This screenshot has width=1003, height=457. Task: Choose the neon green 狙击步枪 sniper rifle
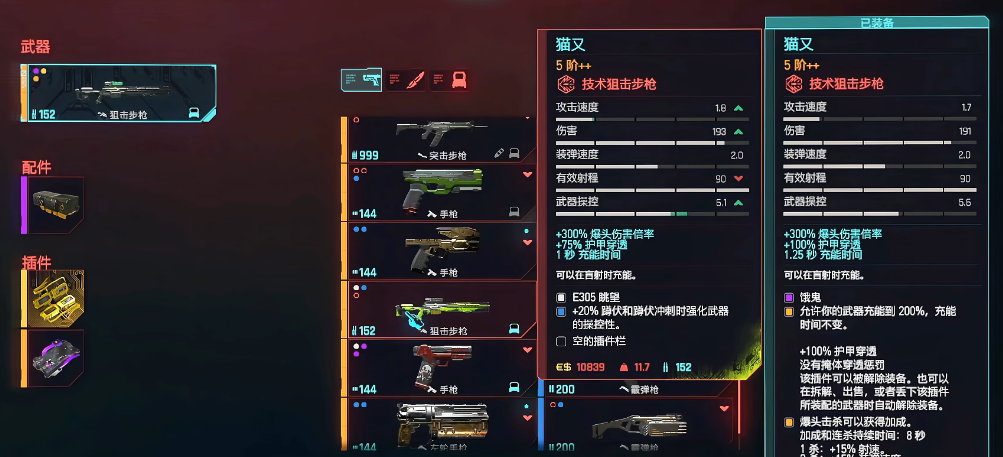[440, 309]
